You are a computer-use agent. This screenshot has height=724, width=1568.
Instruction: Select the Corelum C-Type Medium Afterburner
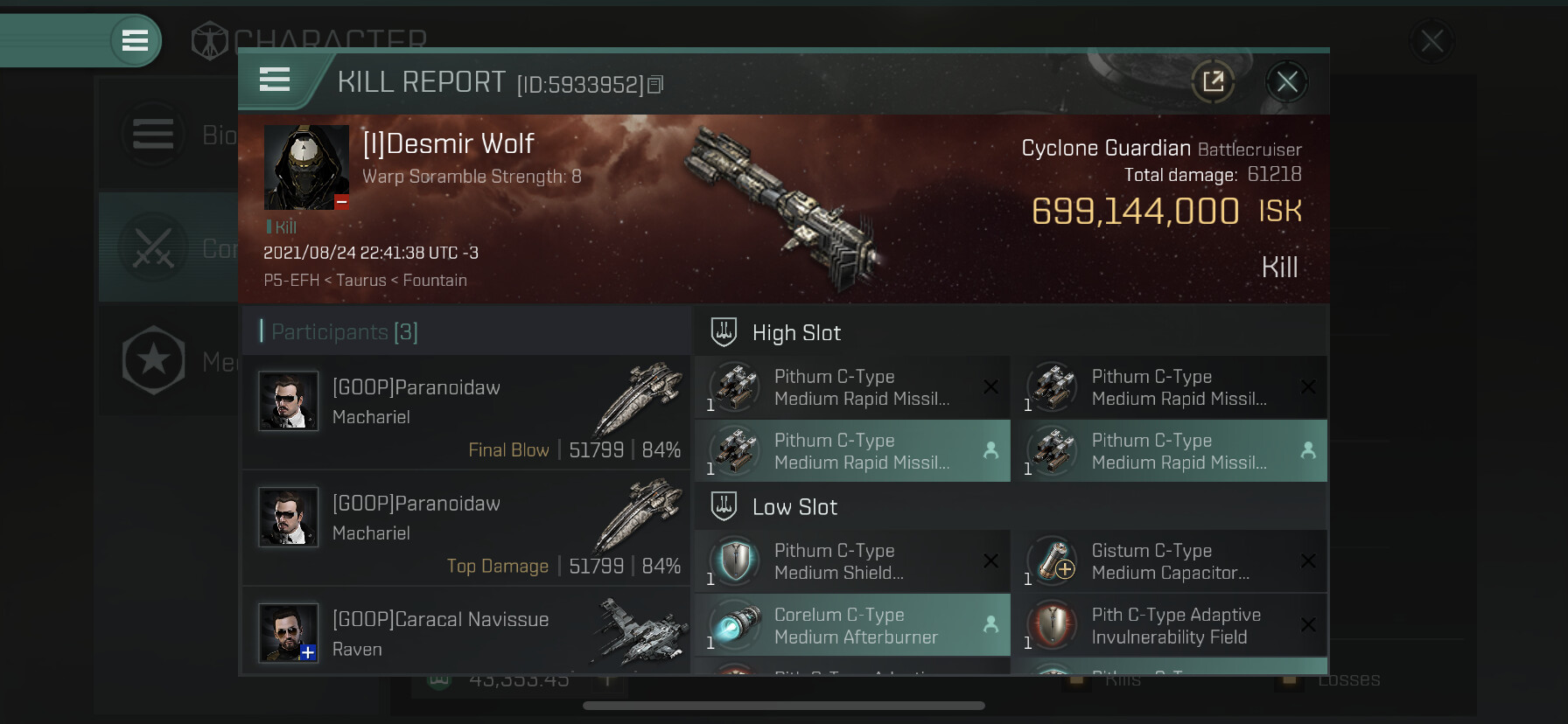point(851,626)
